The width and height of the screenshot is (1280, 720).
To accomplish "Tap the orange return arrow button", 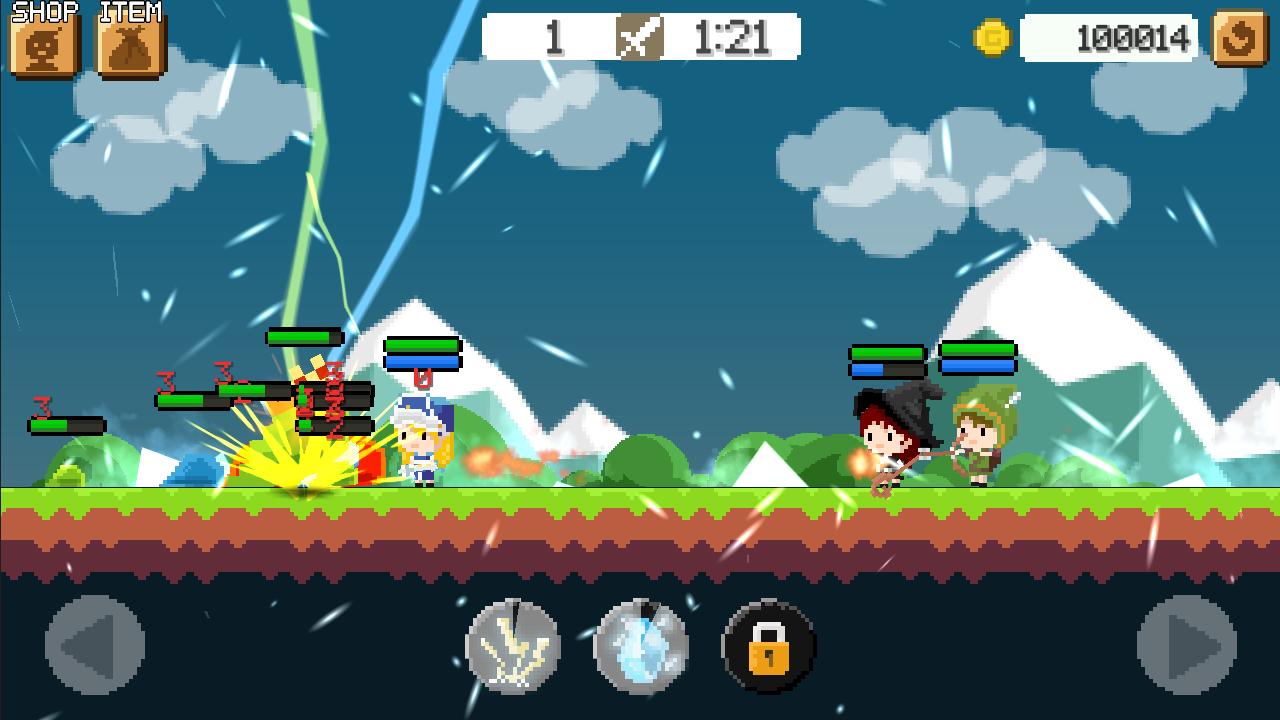I will 1240,39.
